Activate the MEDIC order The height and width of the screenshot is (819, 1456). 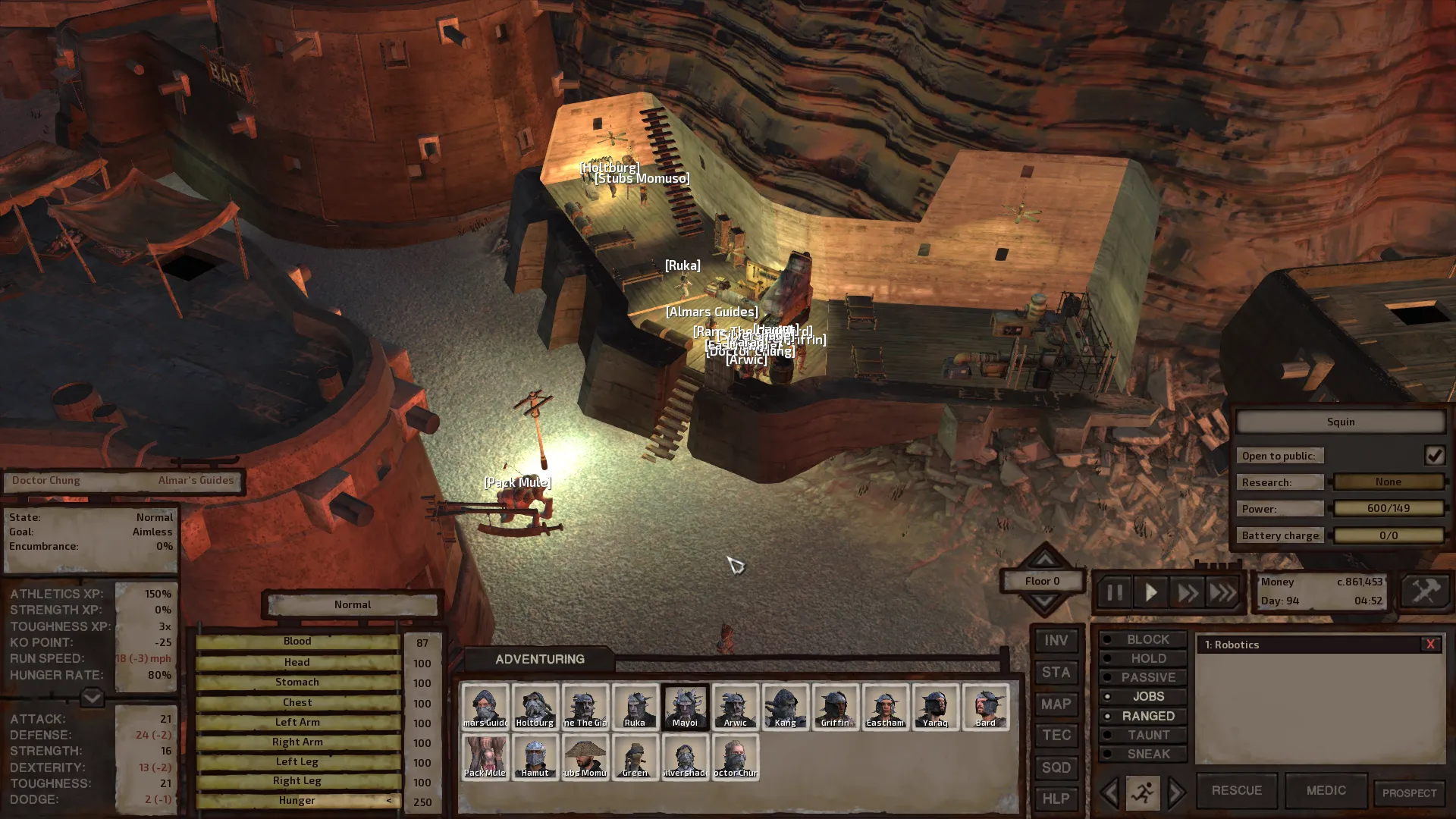[1326, 790]
